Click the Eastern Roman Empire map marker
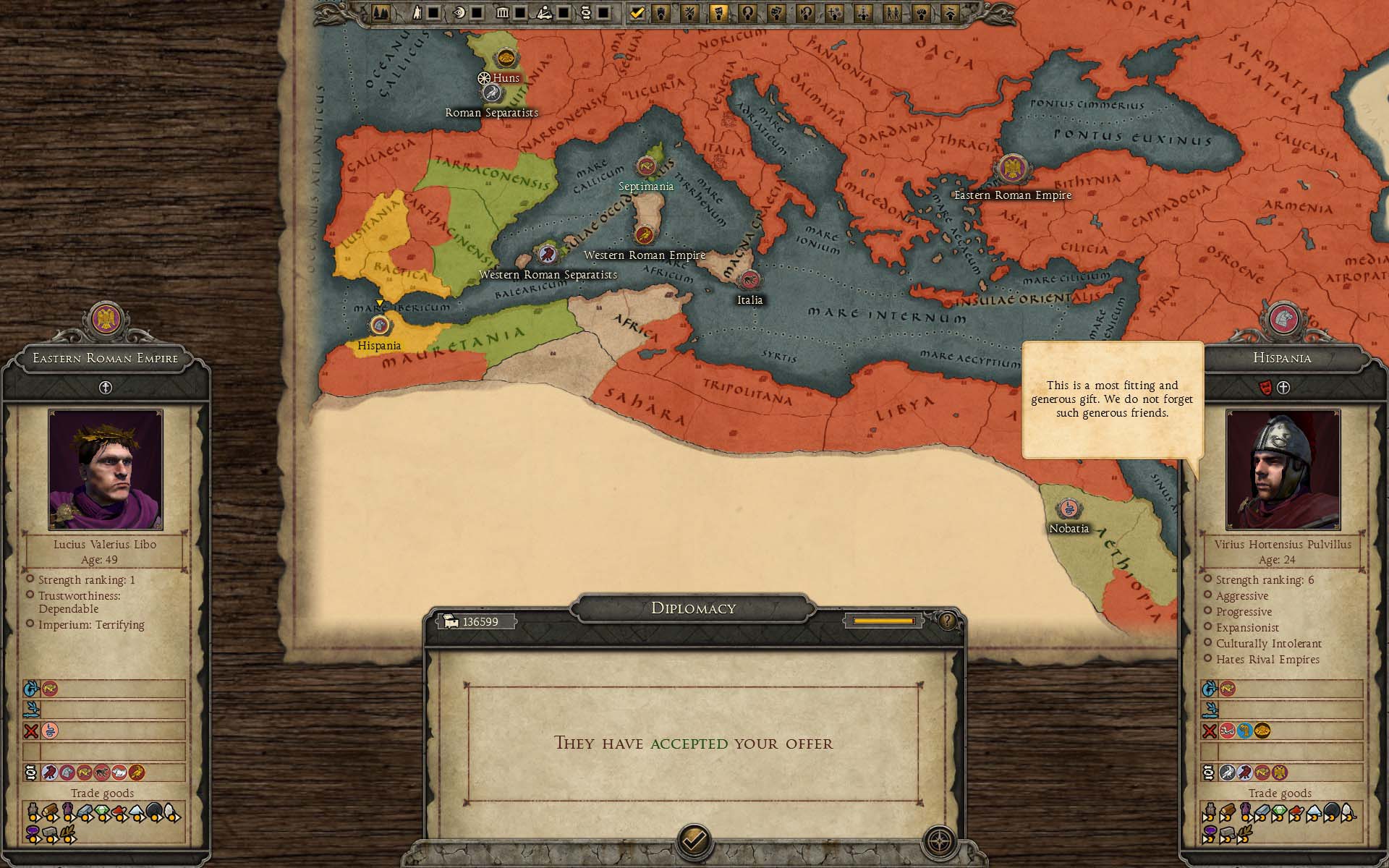1389x868 pixels. 1012,169
